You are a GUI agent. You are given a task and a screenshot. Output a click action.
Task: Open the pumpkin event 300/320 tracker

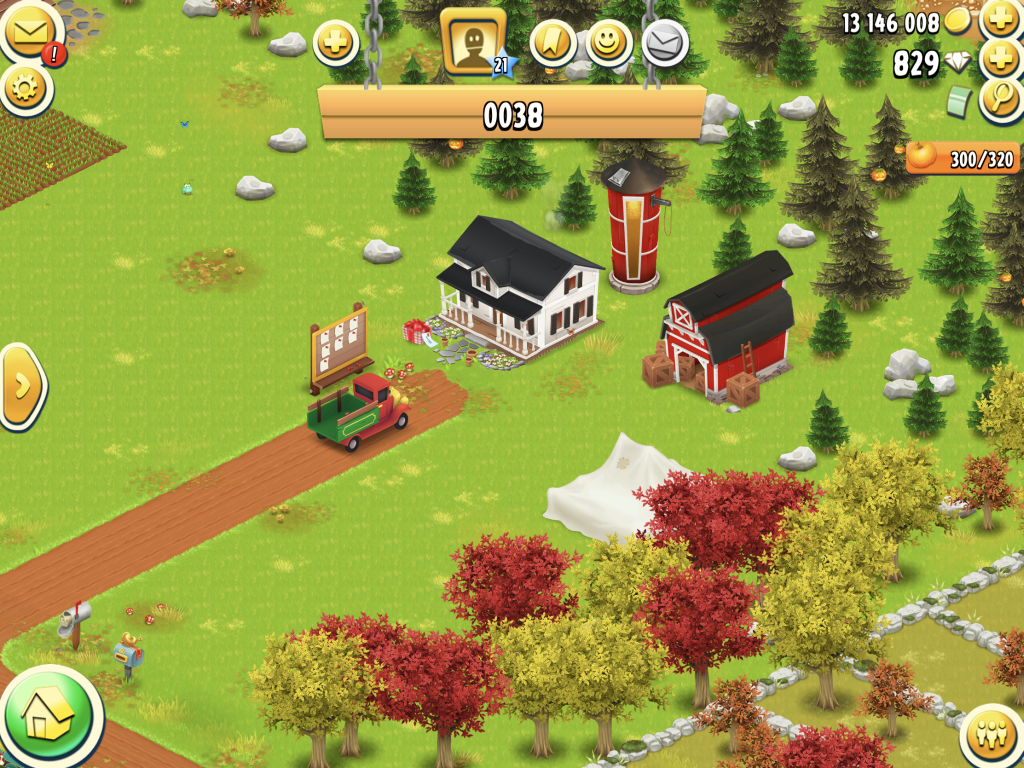click(961, 158)
